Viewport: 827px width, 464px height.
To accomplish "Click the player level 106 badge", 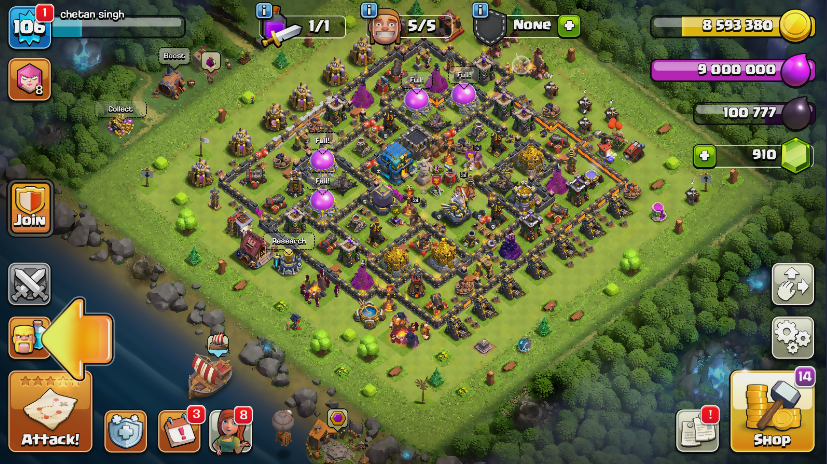I will [x=29, y=27].
